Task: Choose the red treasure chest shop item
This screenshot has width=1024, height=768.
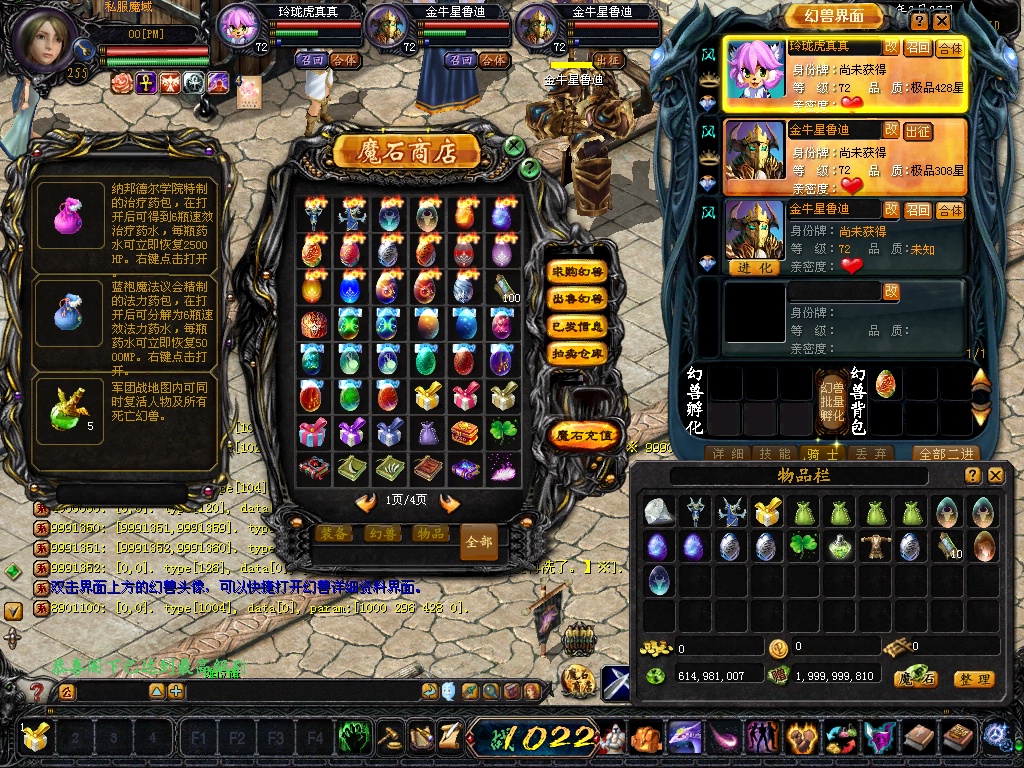Action: [x=465, y=433]
